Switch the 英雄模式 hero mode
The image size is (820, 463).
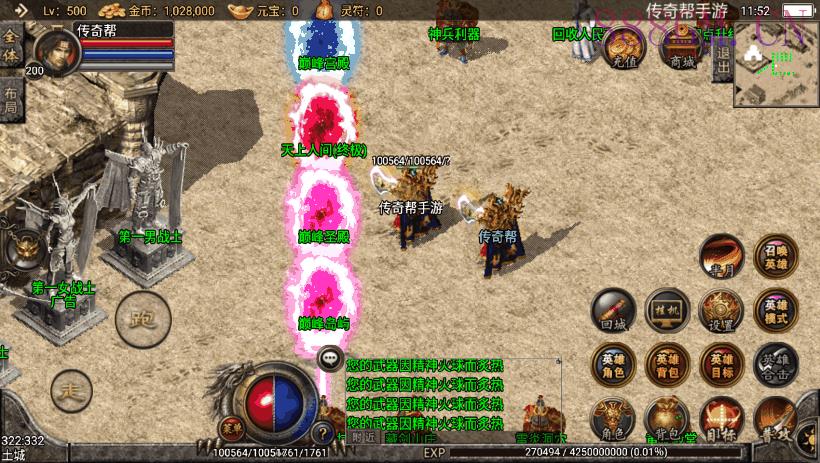tap(776, 310)
